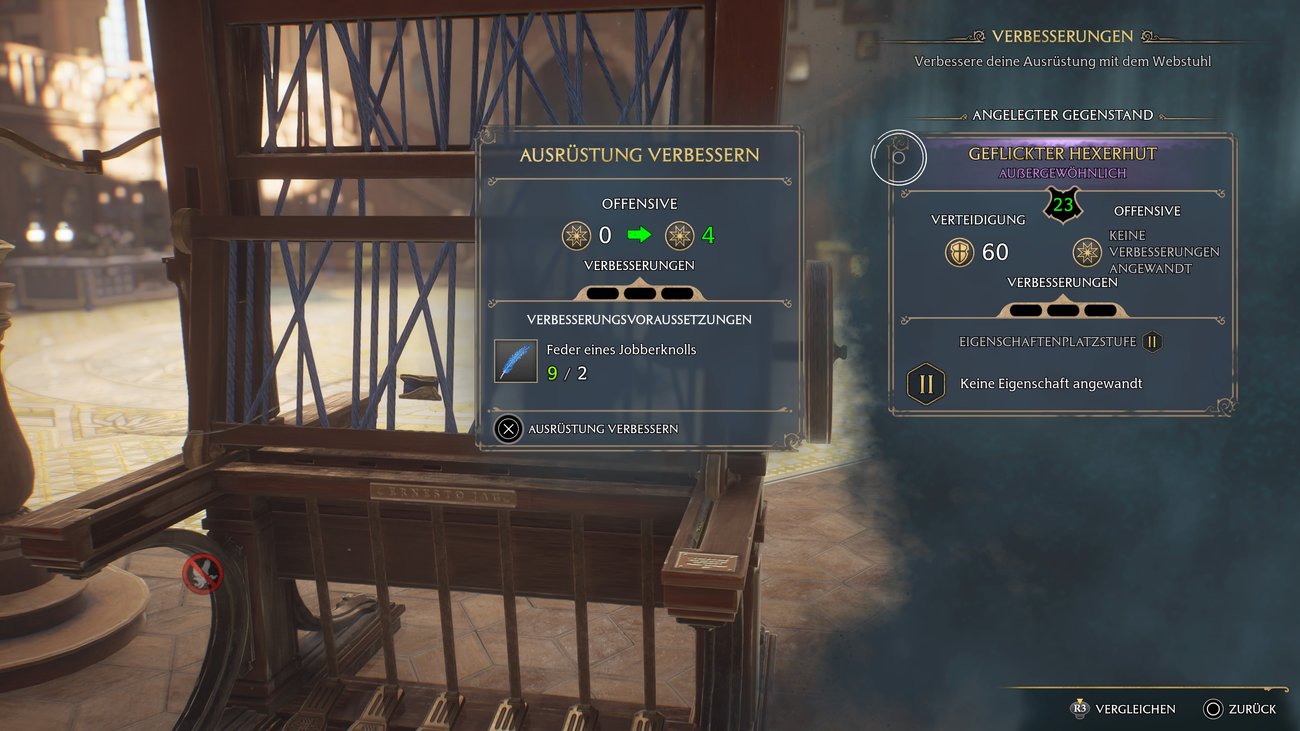Click the X Ausrüstung Verbessern button icon
The image size is (1300, 731).
click(x=507, y=428)
